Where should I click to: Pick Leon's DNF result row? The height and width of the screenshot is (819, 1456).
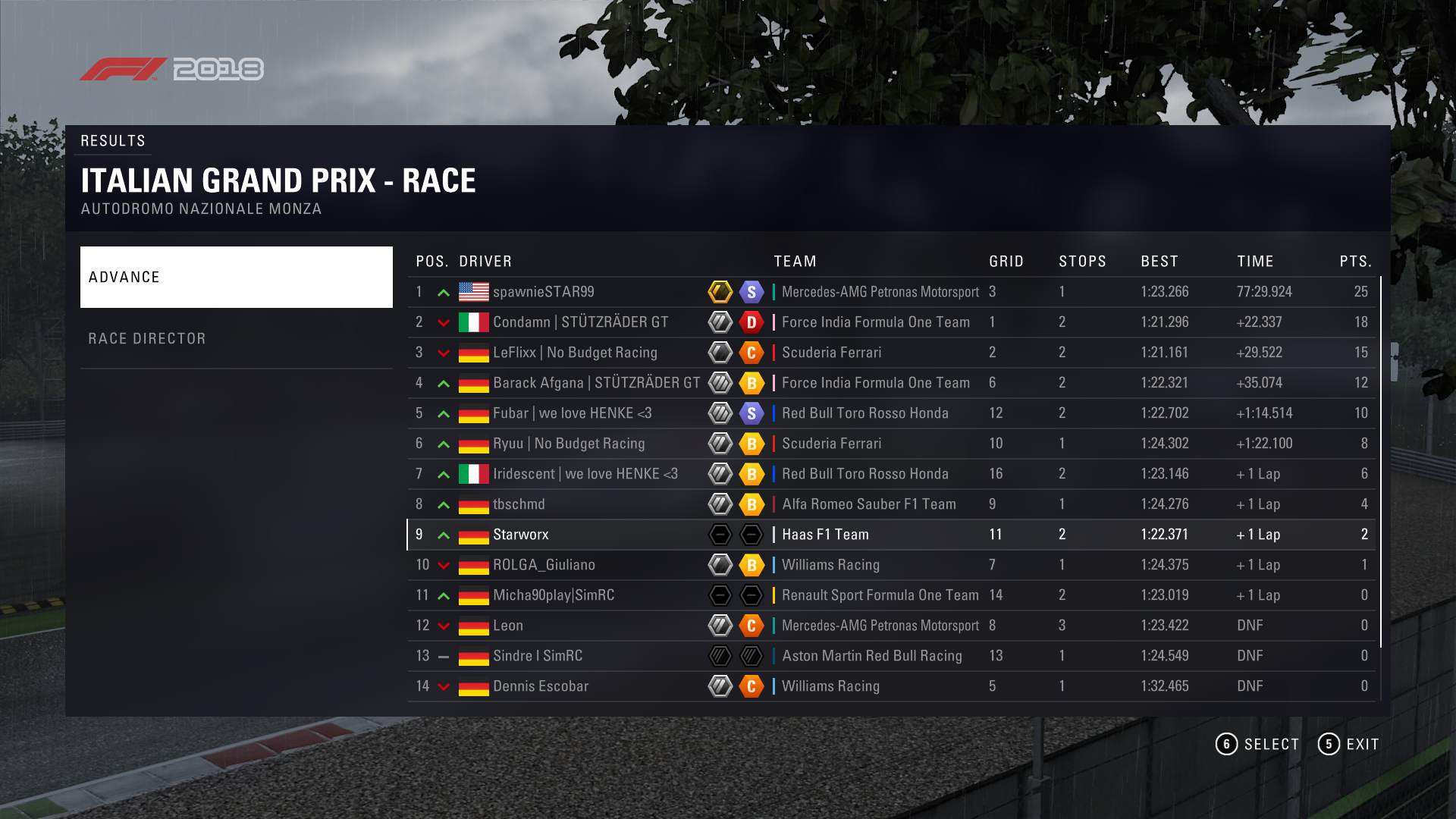pyautogui.click(x=891, y=626)
